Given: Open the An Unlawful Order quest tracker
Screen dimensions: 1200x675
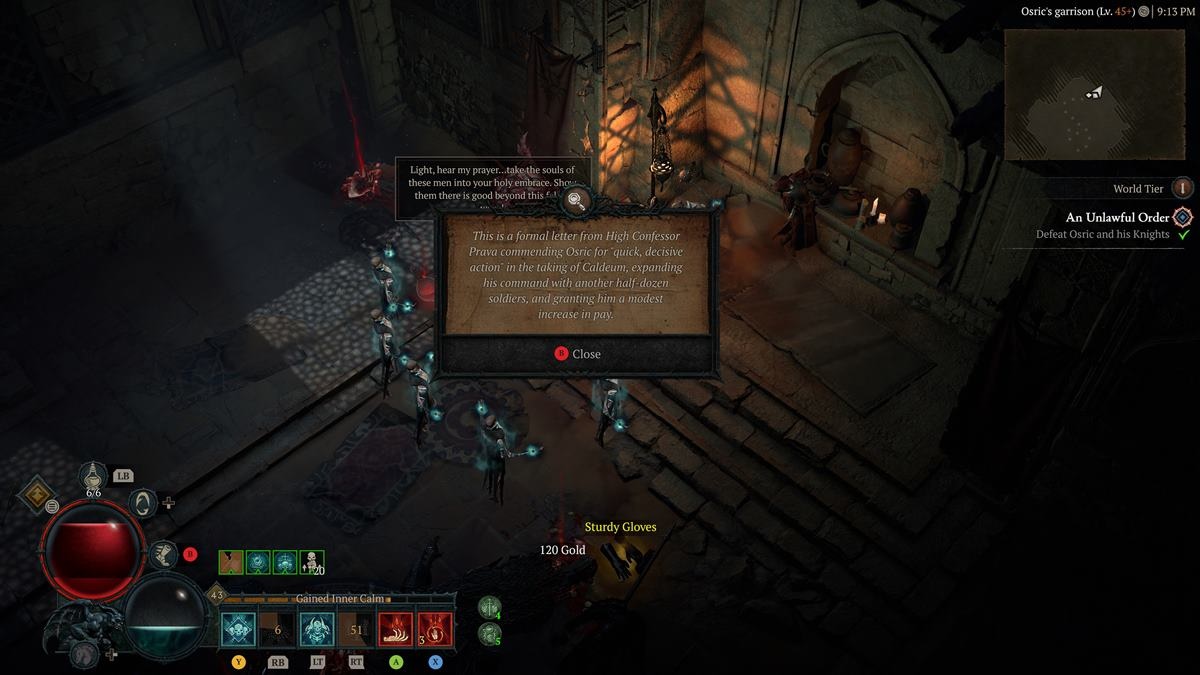Looking at the screenshot, I should 1117,217.
